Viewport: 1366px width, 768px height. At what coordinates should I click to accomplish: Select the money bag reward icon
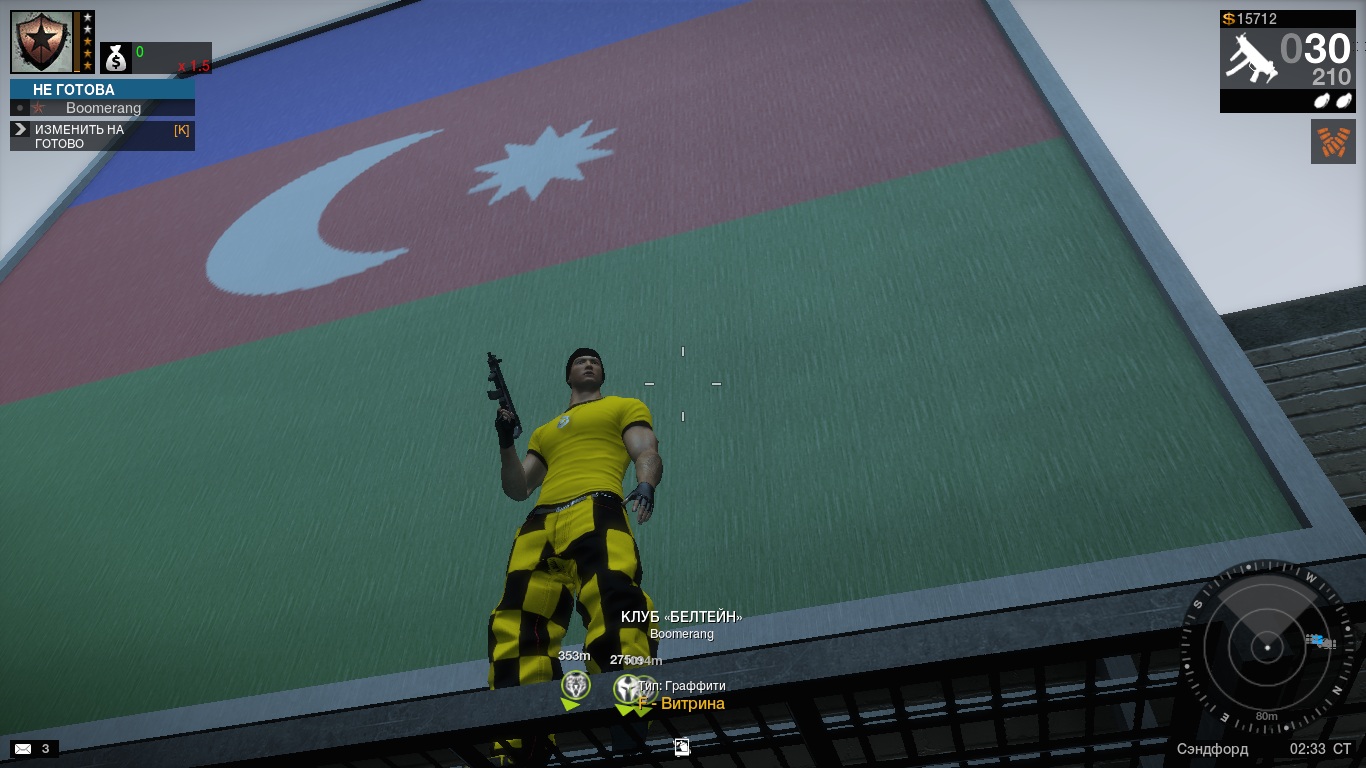pos(116,59)
